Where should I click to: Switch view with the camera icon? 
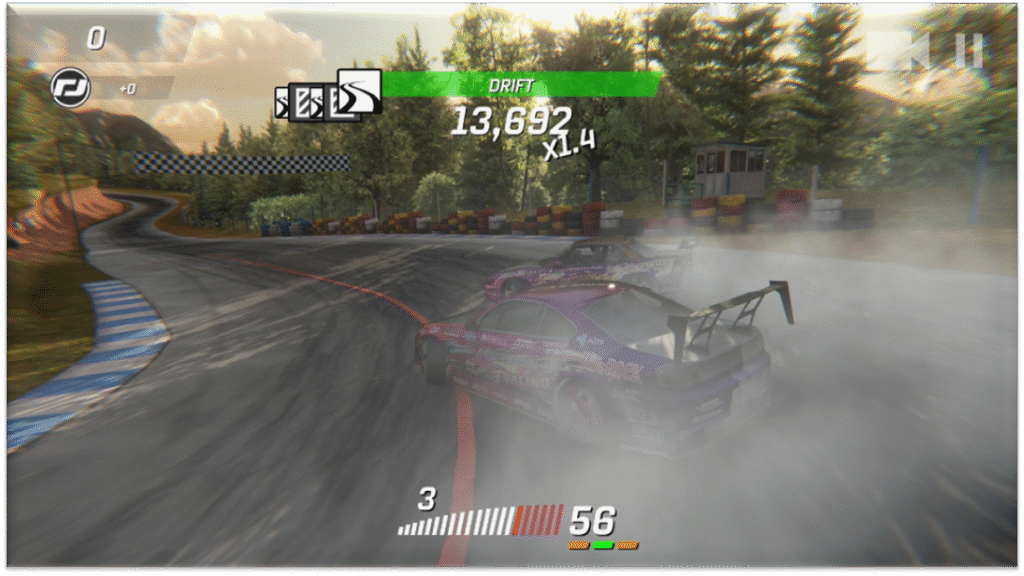[898, 51]
